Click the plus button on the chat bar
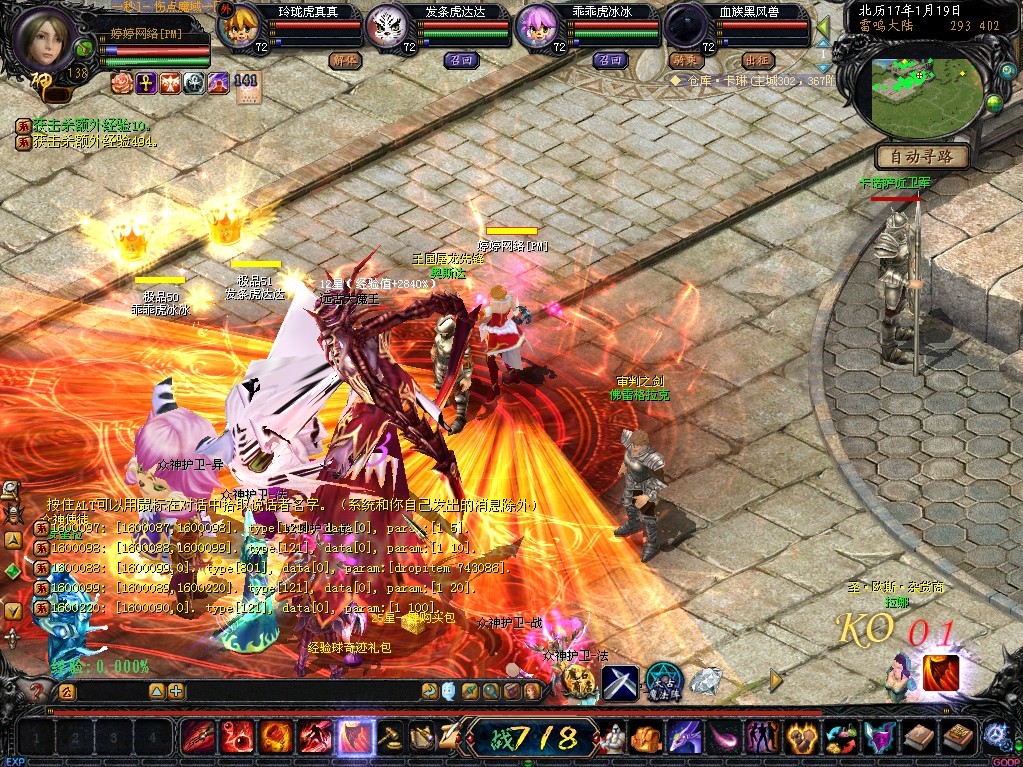The width and height of the screenshot is (1023, 767). pyautogui.click(x=176, y=691)
